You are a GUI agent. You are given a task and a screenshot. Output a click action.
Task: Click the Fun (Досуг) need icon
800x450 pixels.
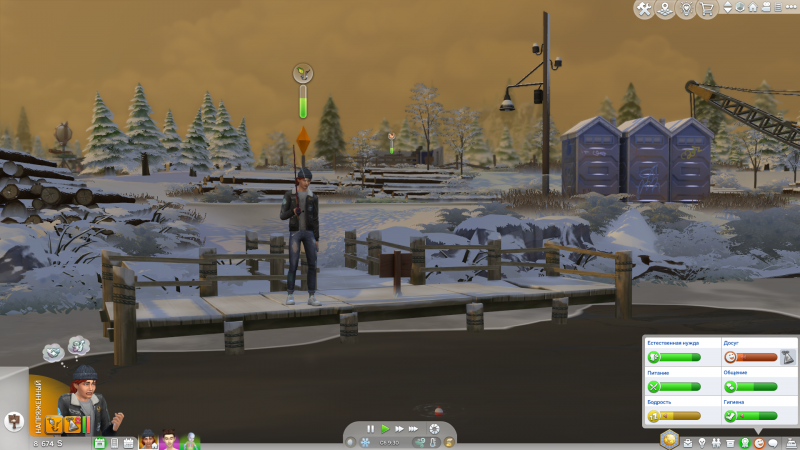pos(729,356)
